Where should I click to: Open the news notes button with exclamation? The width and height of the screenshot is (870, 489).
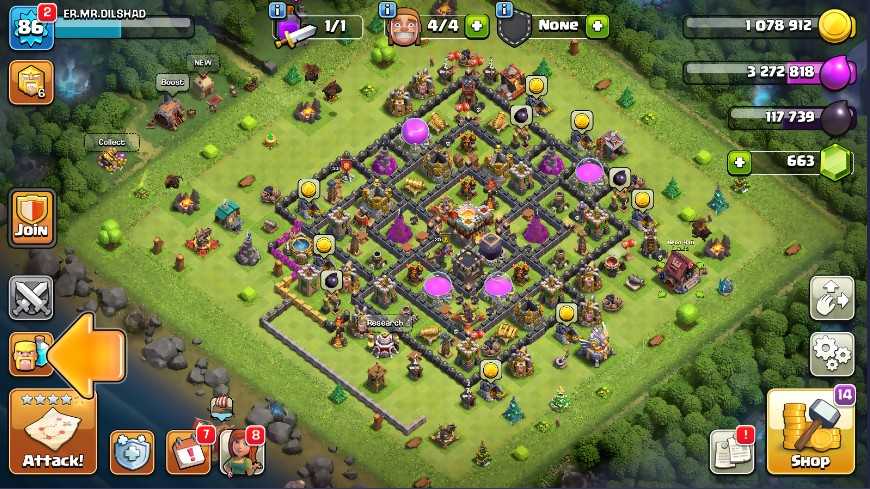pos(731,452)
